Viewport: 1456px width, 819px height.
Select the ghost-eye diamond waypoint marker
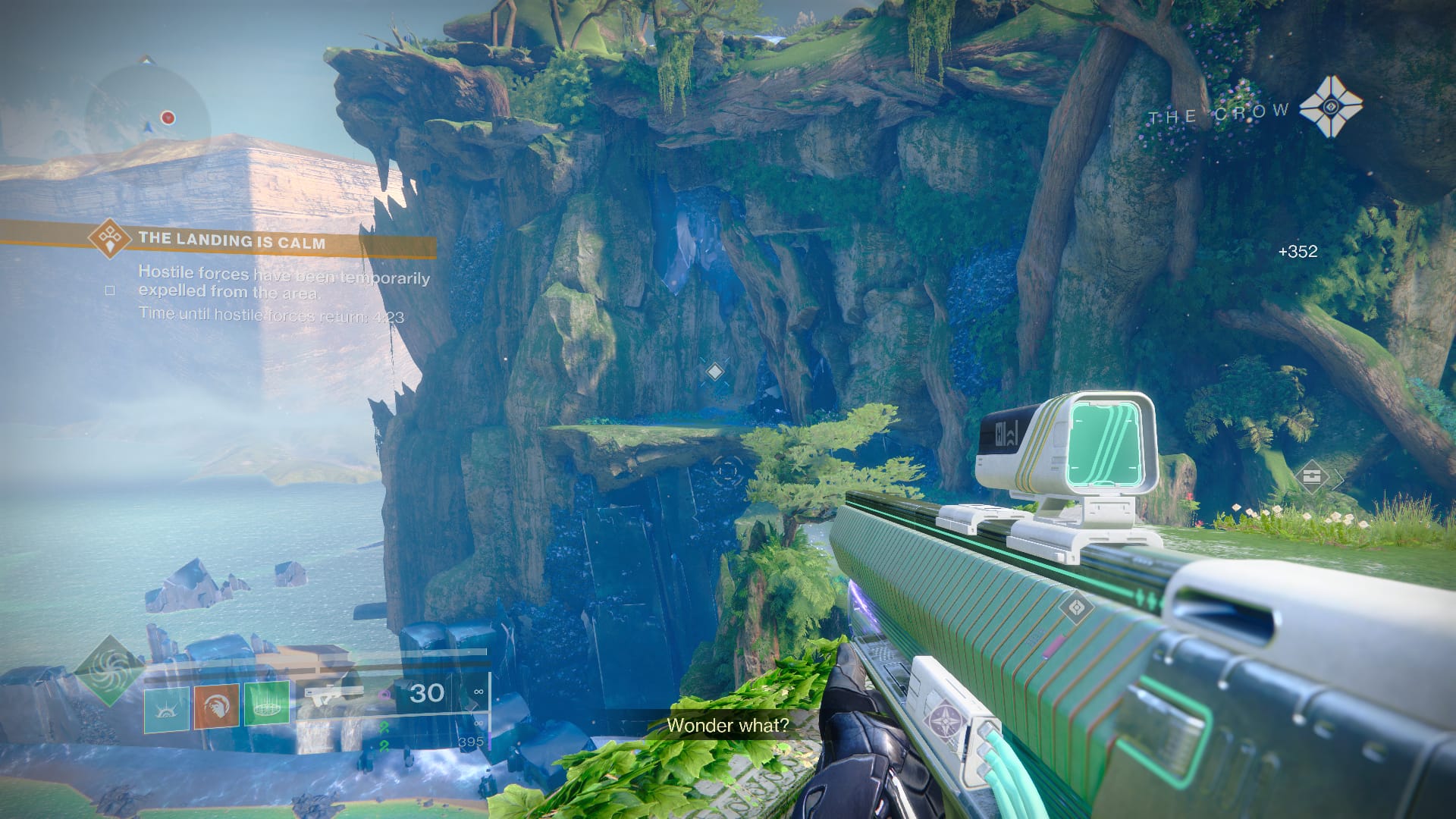1076,607
